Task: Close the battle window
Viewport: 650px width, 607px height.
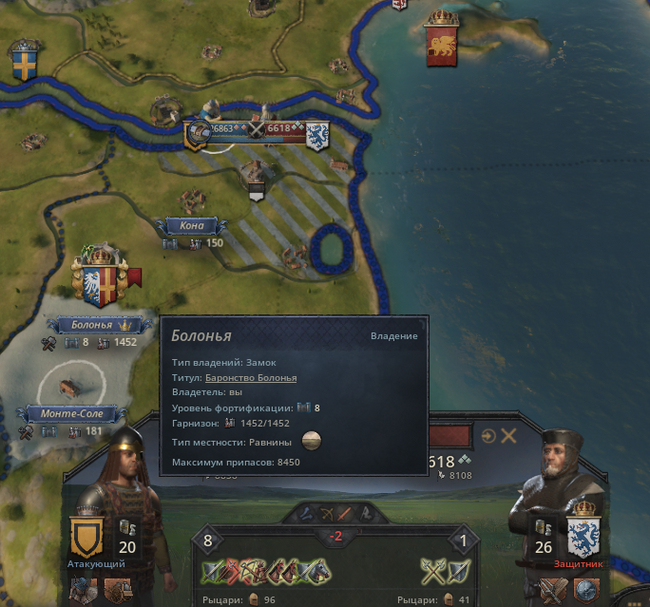Action: 509,436
